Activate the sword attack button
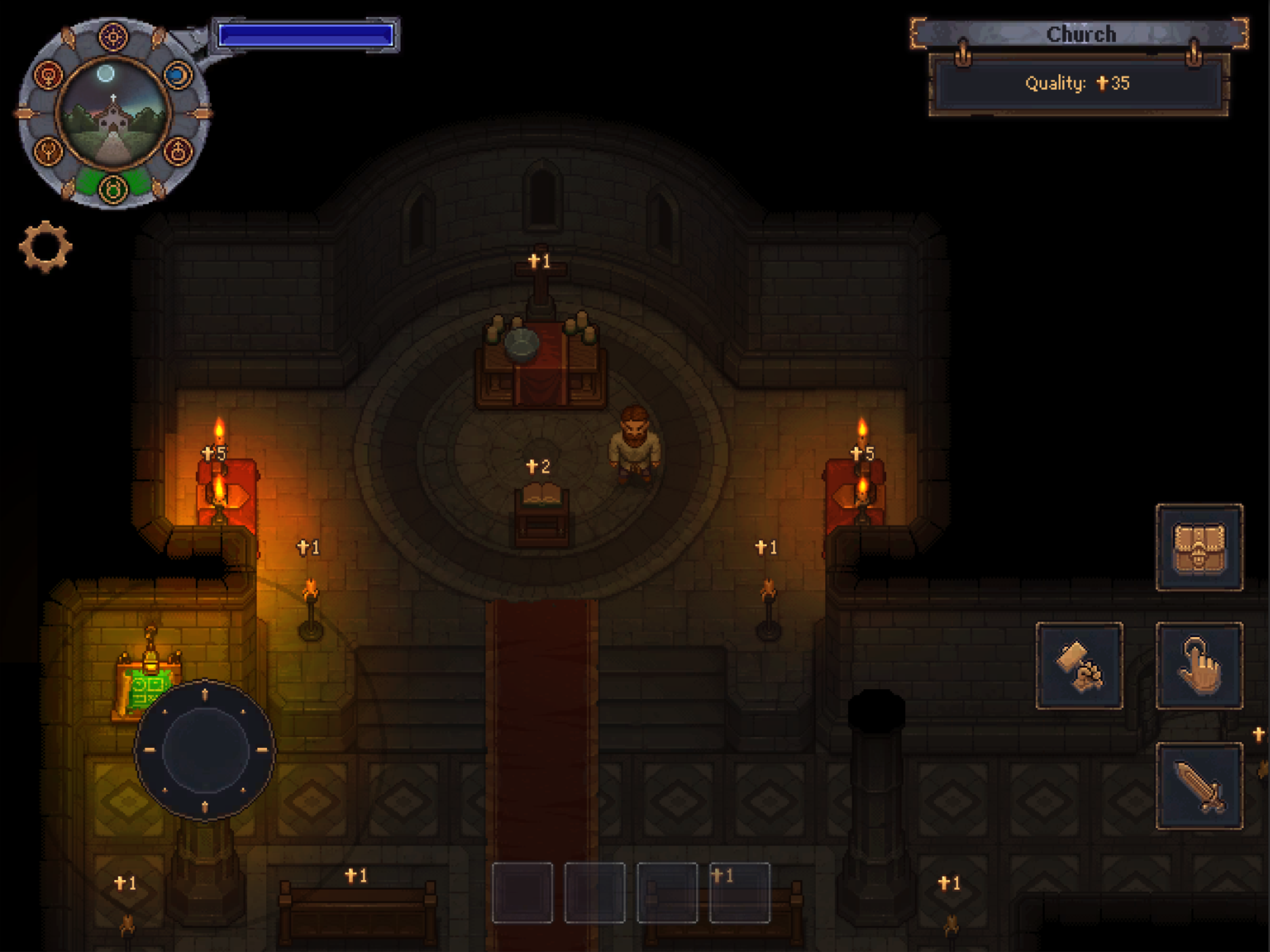The width and height of the screenshot is (1270, 952). (1199, 786)
